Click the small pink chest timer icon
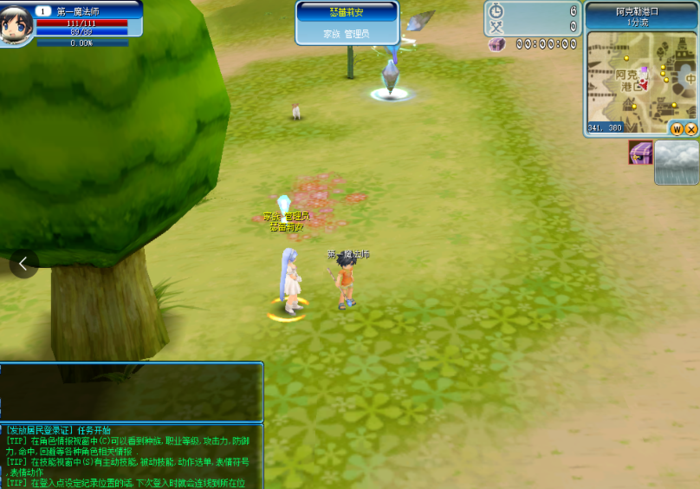The image size is (700, 489). click(496, 45)
